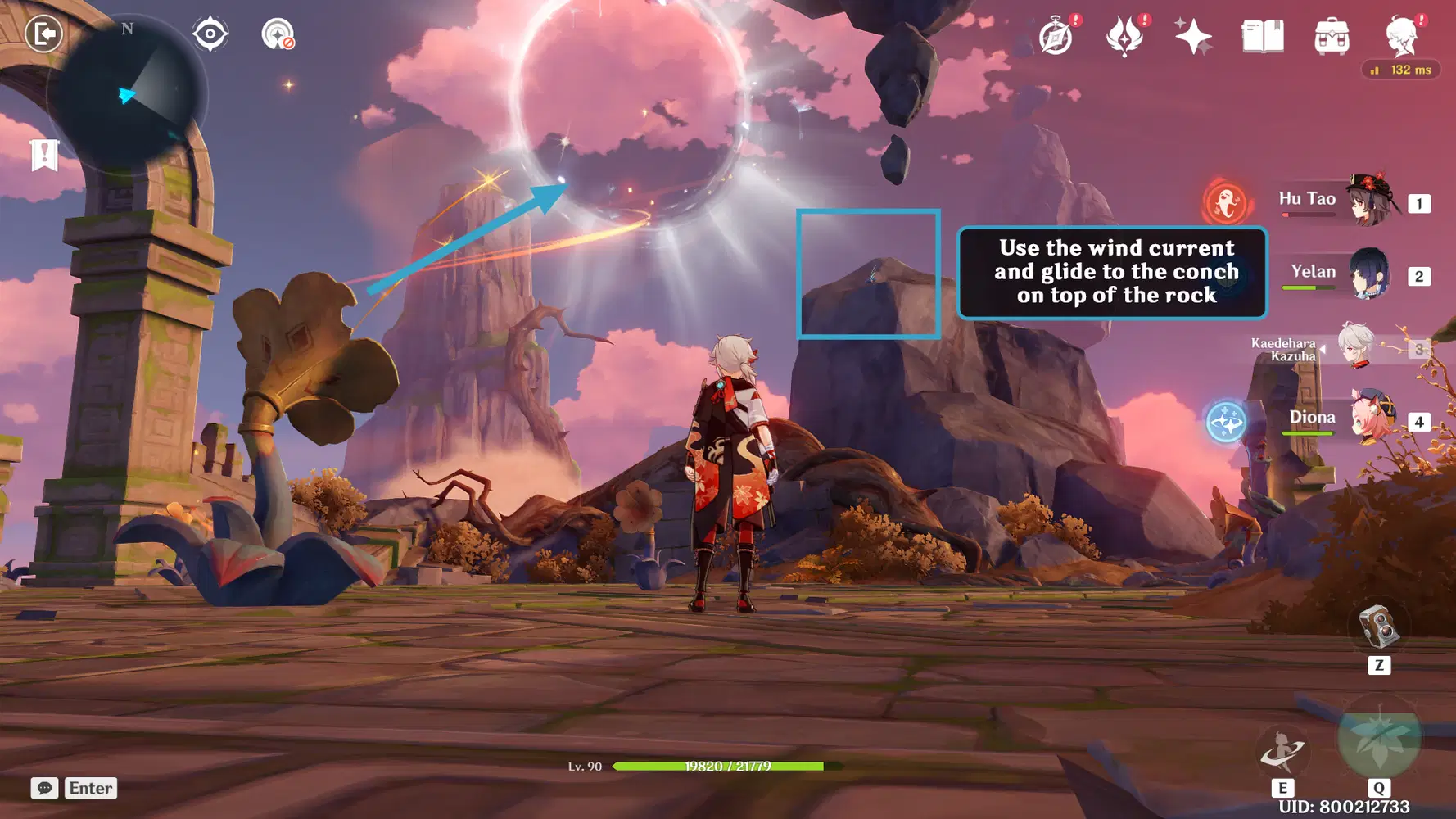
Task: Trigger Diona's blue elemental burst icon
Action: point(1226,423)
